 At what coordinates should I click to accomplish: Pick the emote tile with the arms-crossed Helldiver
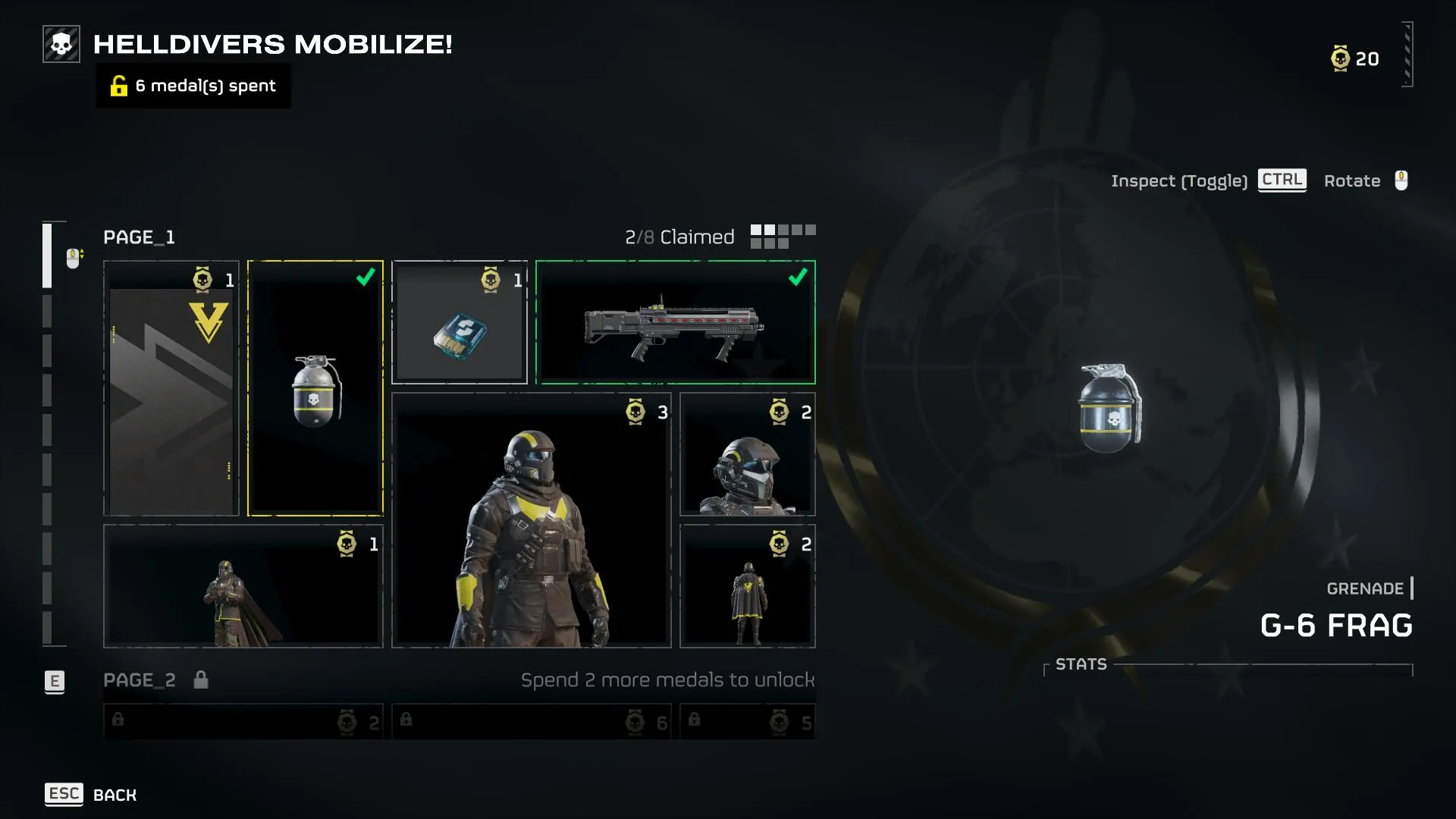[x=243, y=586]
